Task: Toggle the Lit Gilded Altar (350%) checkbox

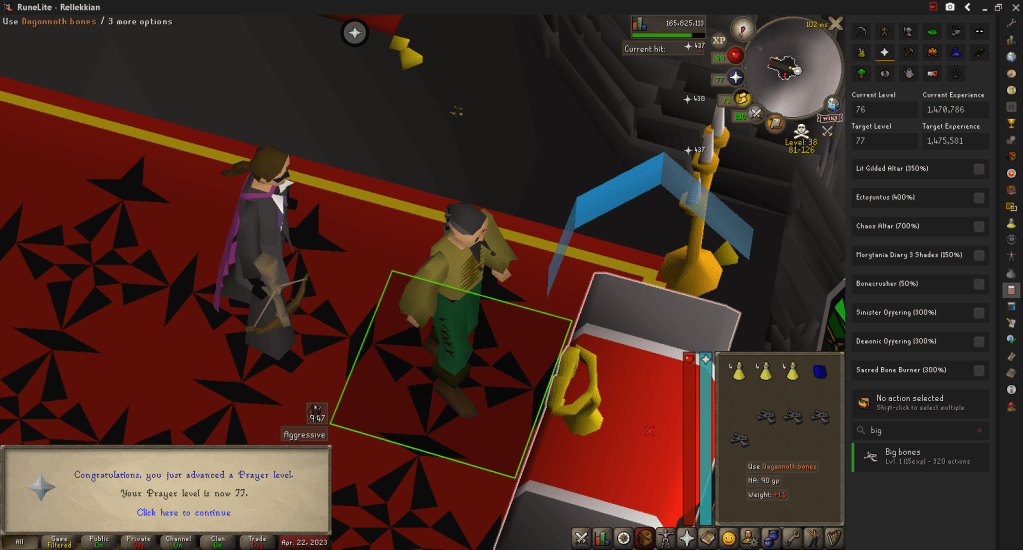Action: [x=979, y=169]
